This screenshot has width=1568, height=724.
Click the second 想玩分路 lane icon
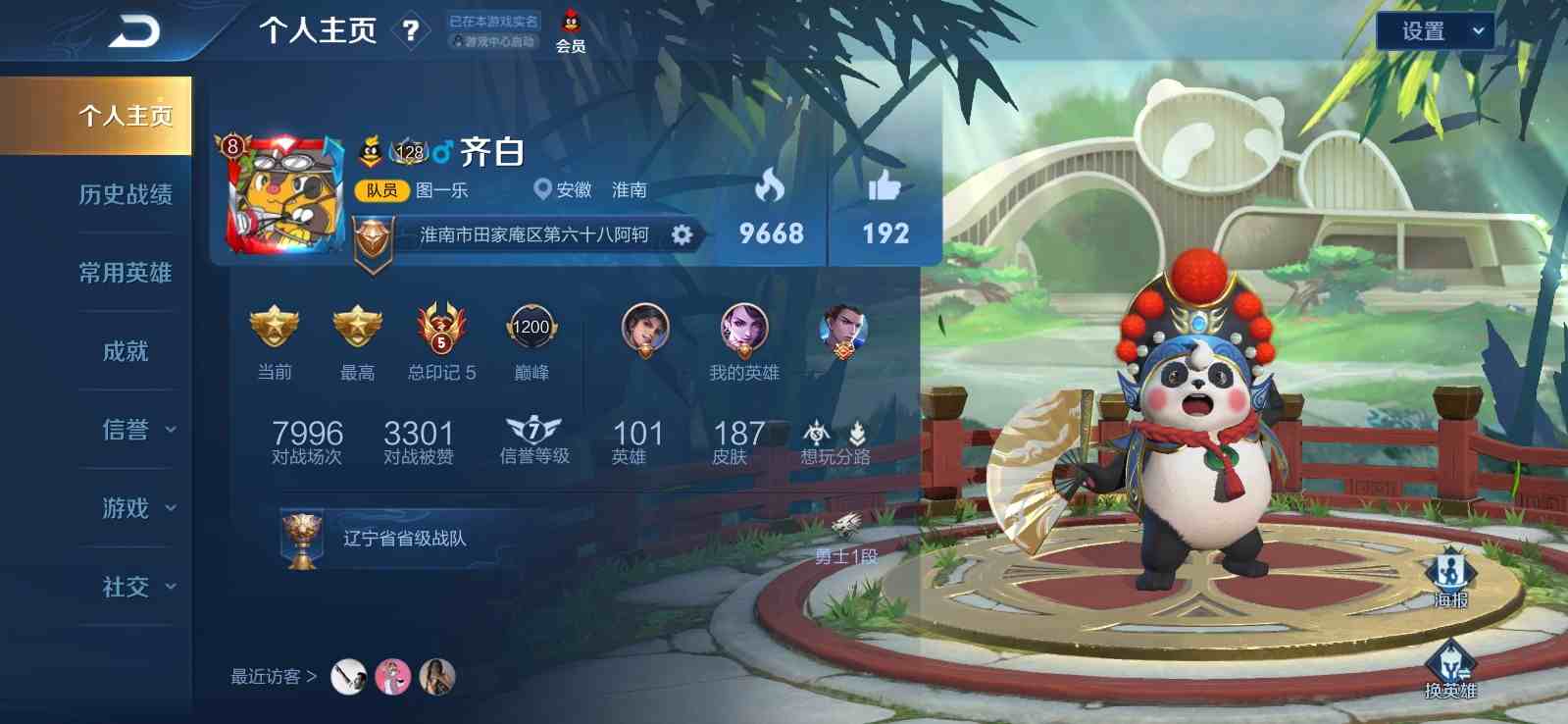click(858, 432)
